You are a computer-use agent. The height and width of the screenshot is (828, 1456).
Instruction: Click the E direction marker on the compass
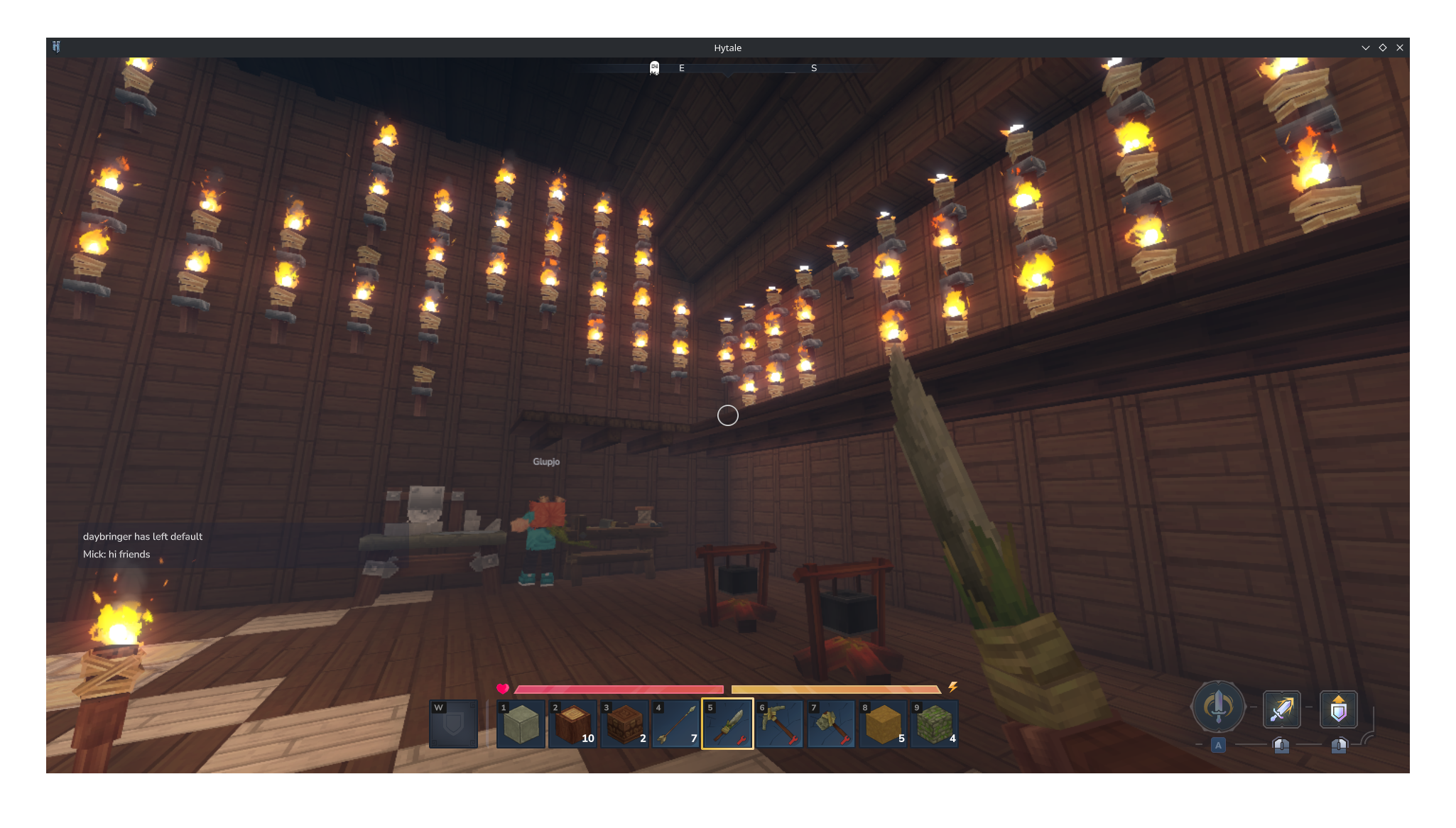(682, 68)
